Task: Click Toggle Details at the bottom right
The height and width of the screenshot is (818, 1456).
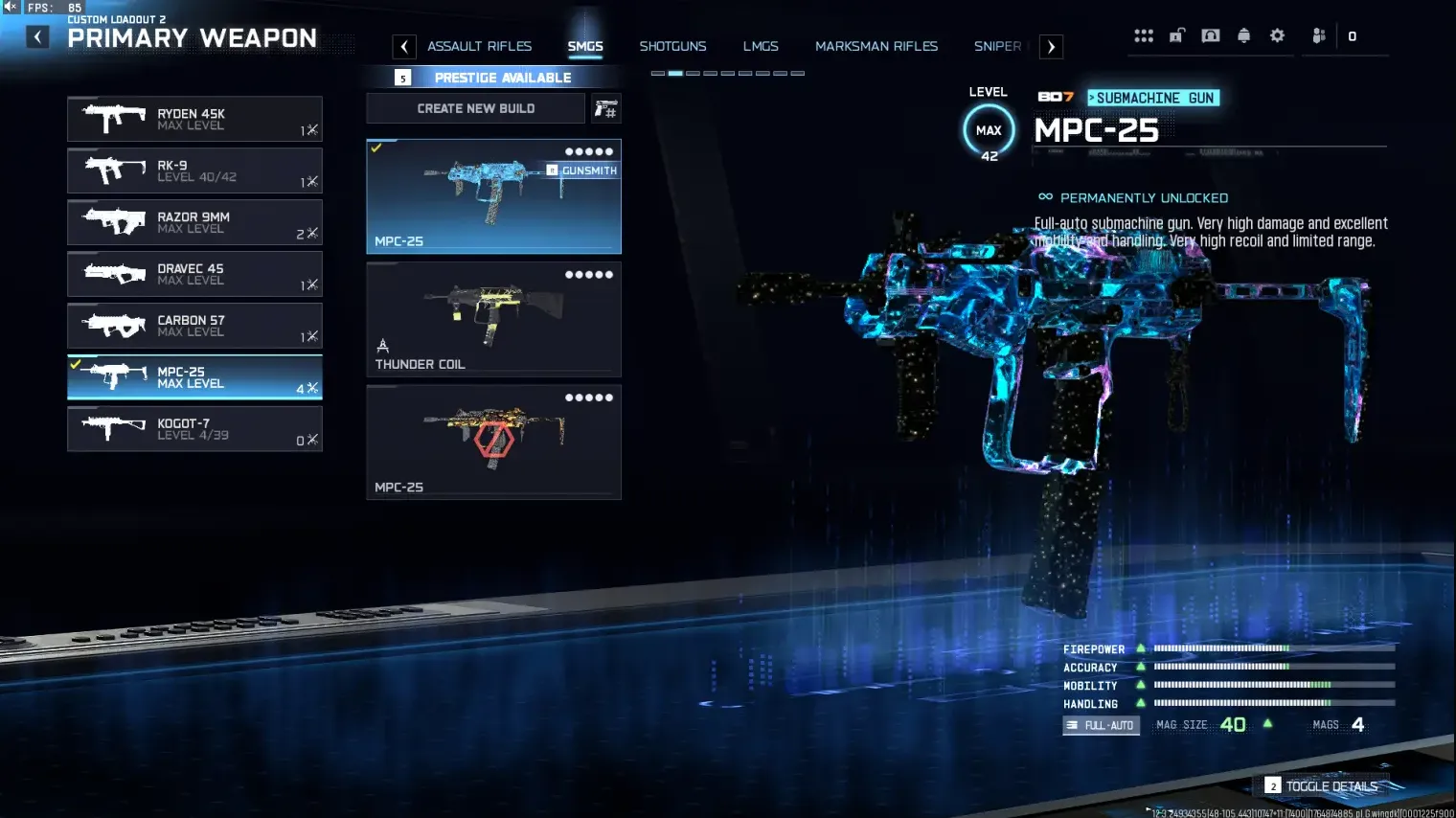Action: coord(1330,785)
